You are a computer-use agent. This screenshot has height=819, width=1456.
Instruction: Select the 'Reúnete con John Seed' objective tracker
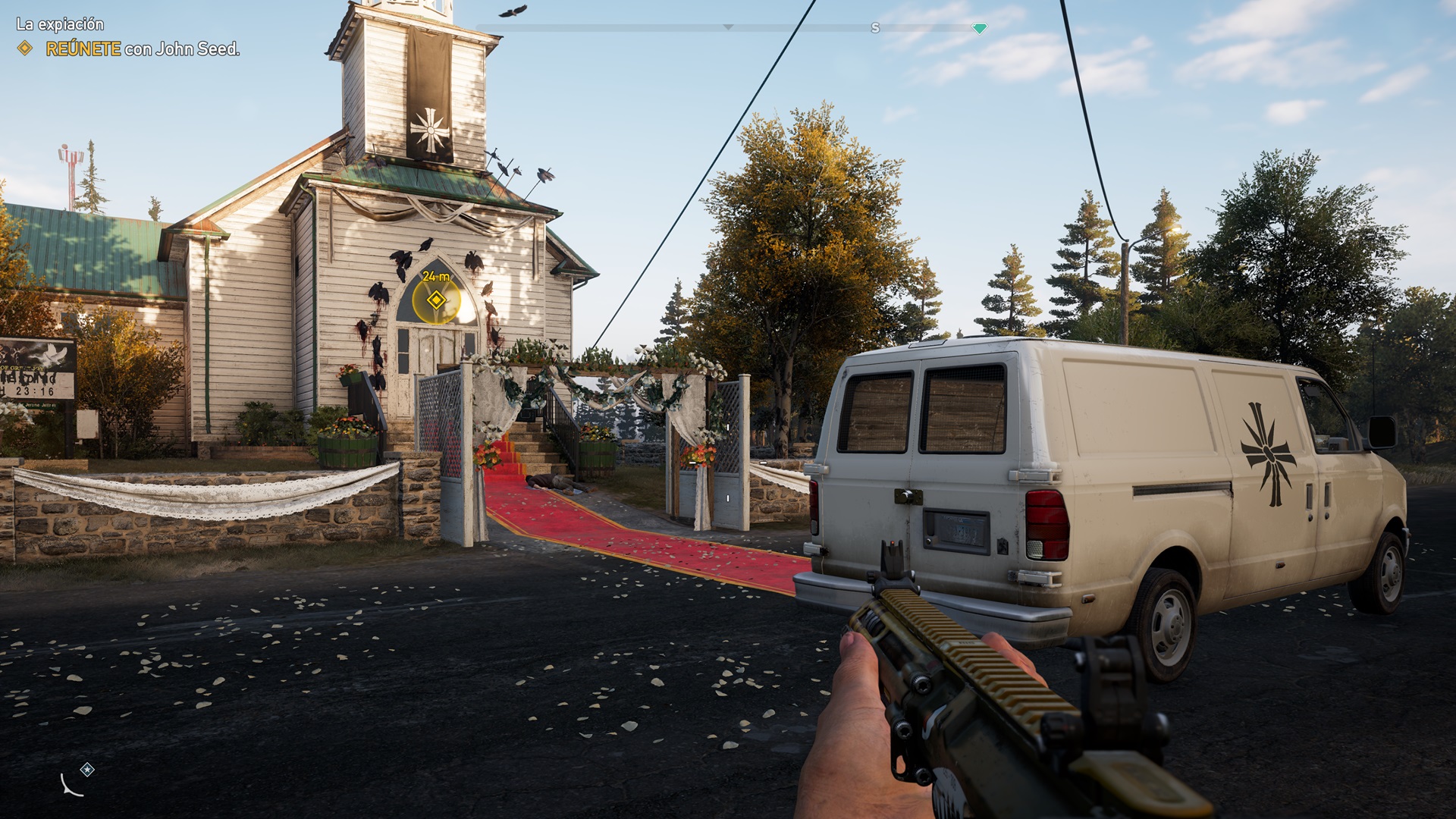click(142, 49)
